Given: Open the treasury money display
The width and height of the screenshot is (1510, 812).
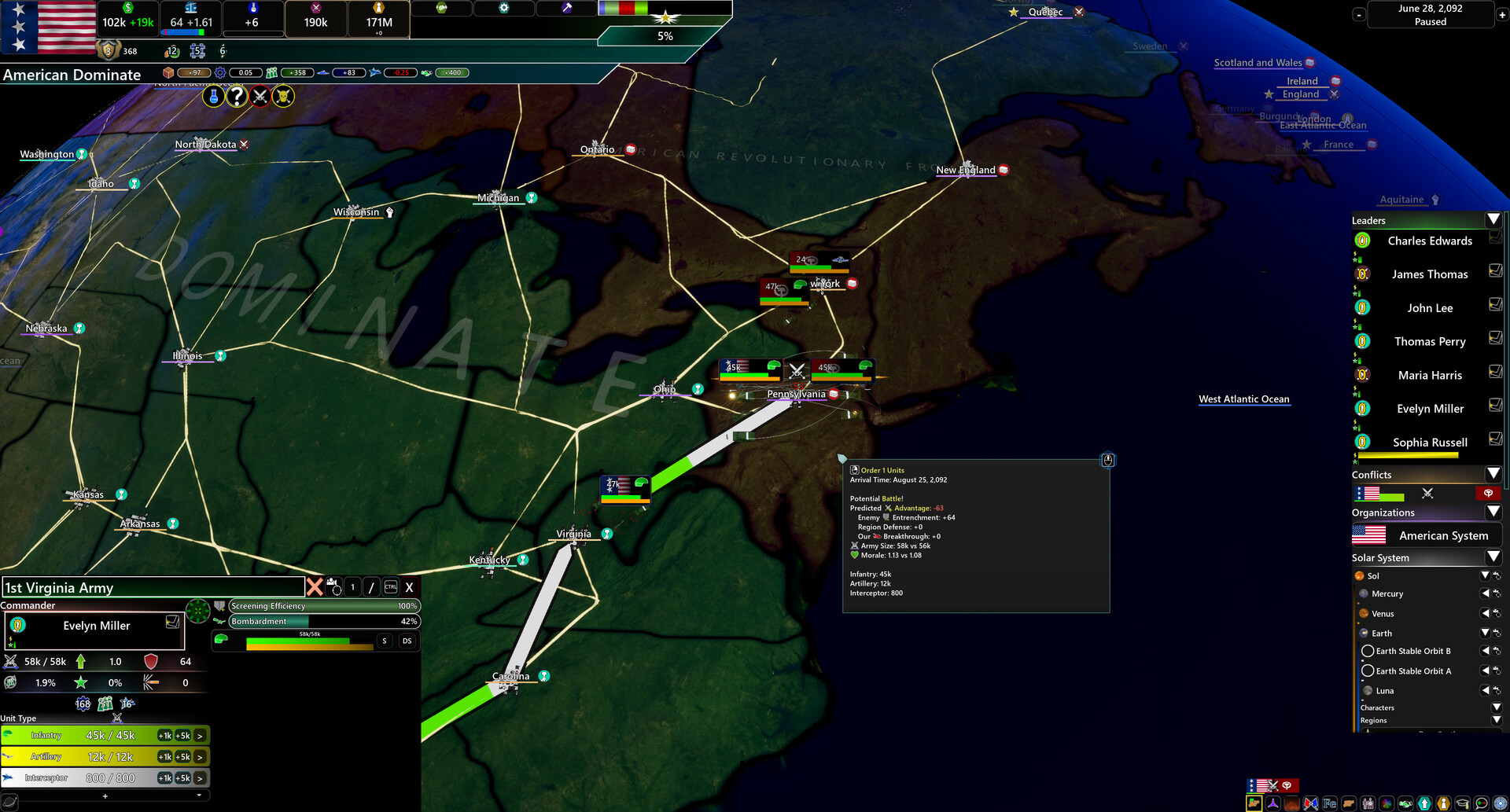Looking at the screenshot, I should [127, 22].
